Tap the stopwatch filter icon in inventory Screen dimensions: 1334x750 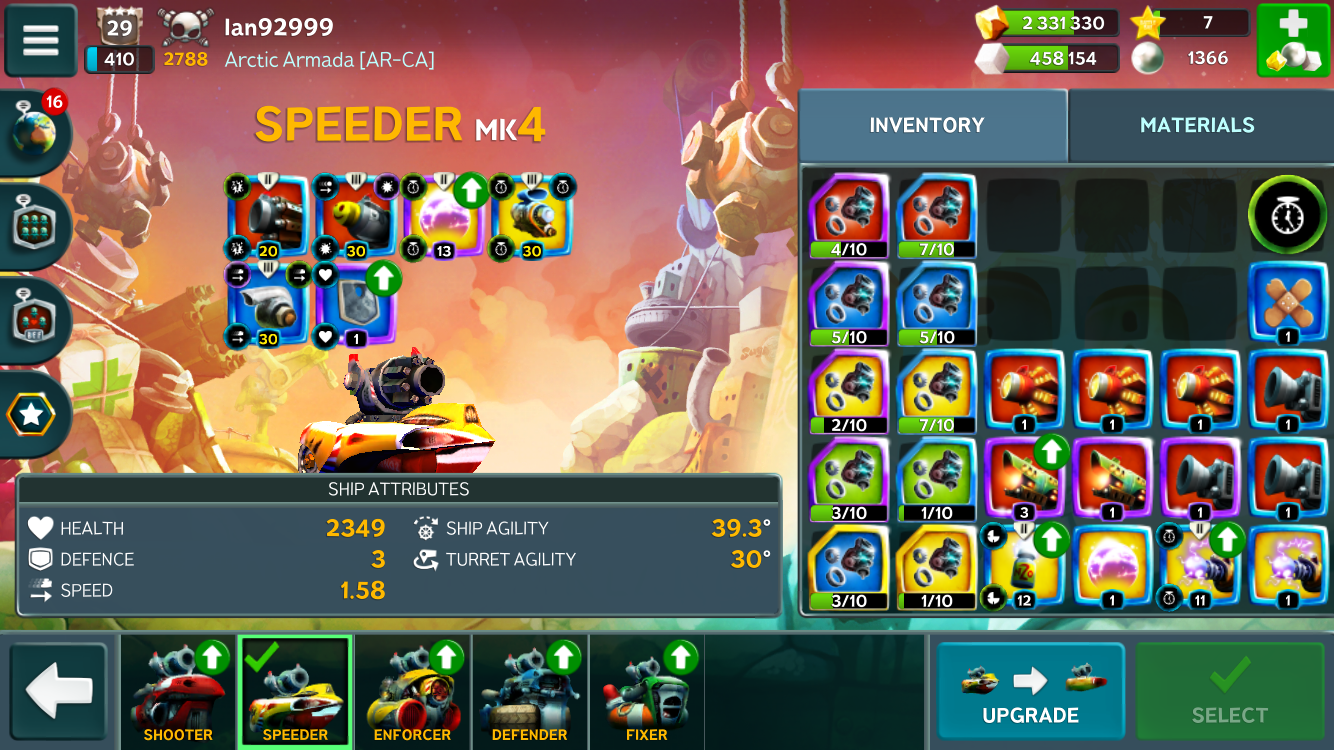[x=1287, y=215]
